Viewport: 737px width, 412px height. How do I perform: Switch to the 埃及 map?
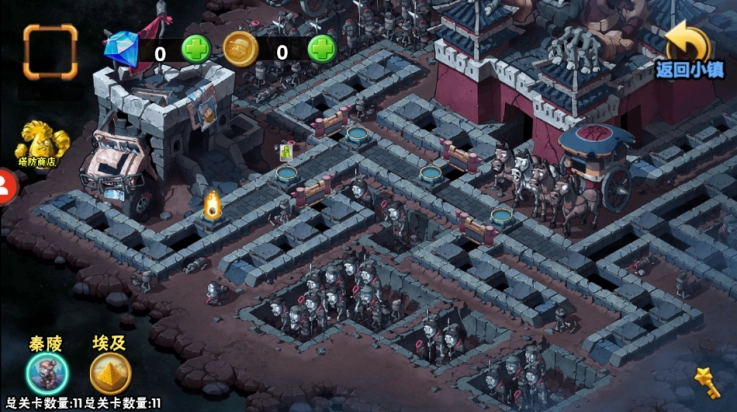tap(109, 372)
